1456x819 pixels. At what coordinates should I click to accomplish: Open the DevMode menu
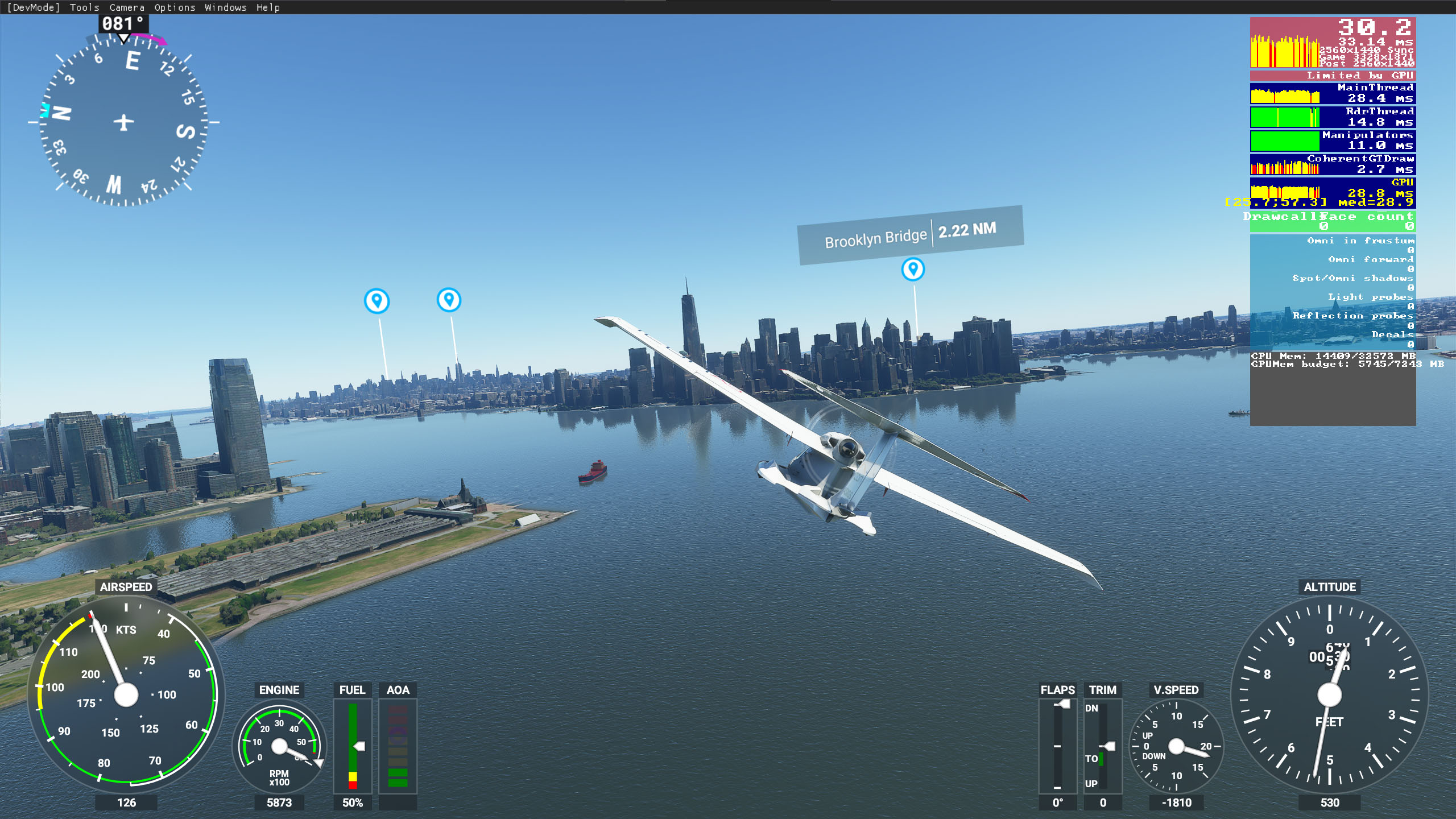pyautogui.click(x=33, y=7)
